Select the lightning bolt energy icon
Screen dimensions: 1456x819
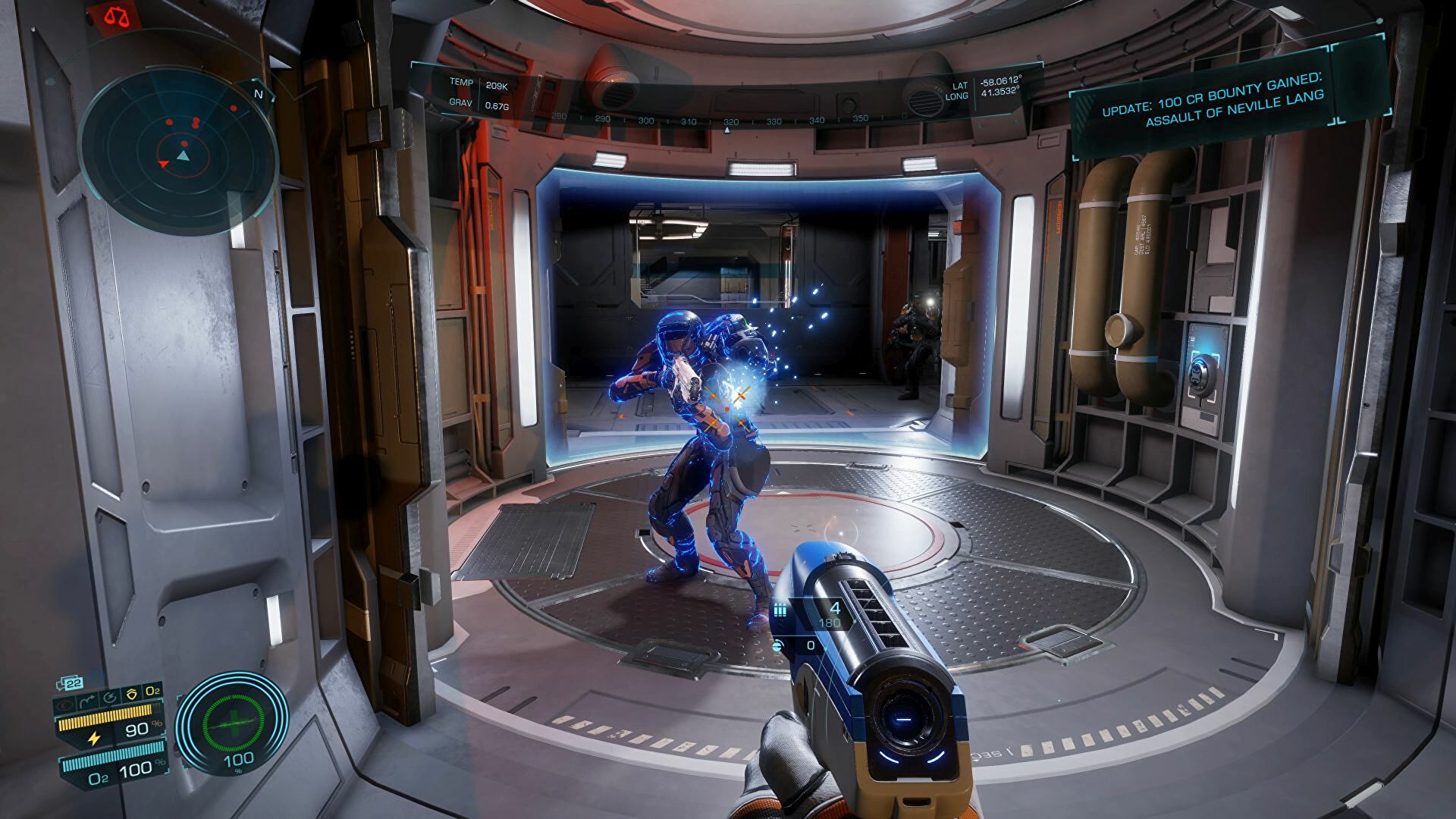tap(94, 736)
